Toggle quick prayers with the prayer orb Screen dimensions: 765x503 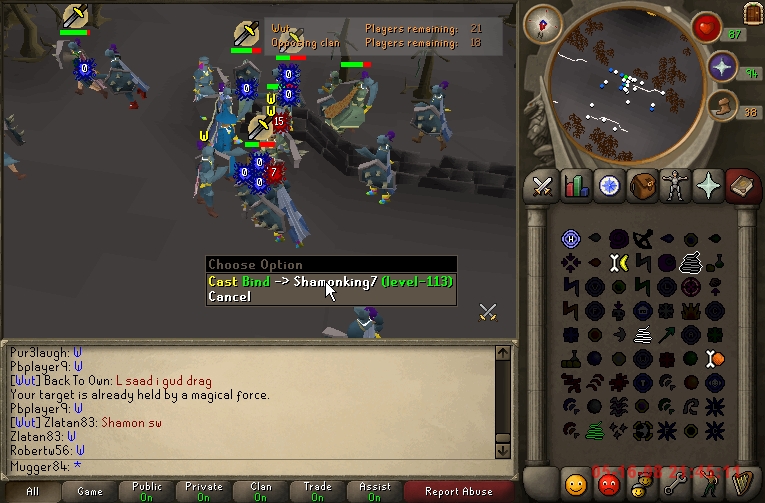click(722, 67)
